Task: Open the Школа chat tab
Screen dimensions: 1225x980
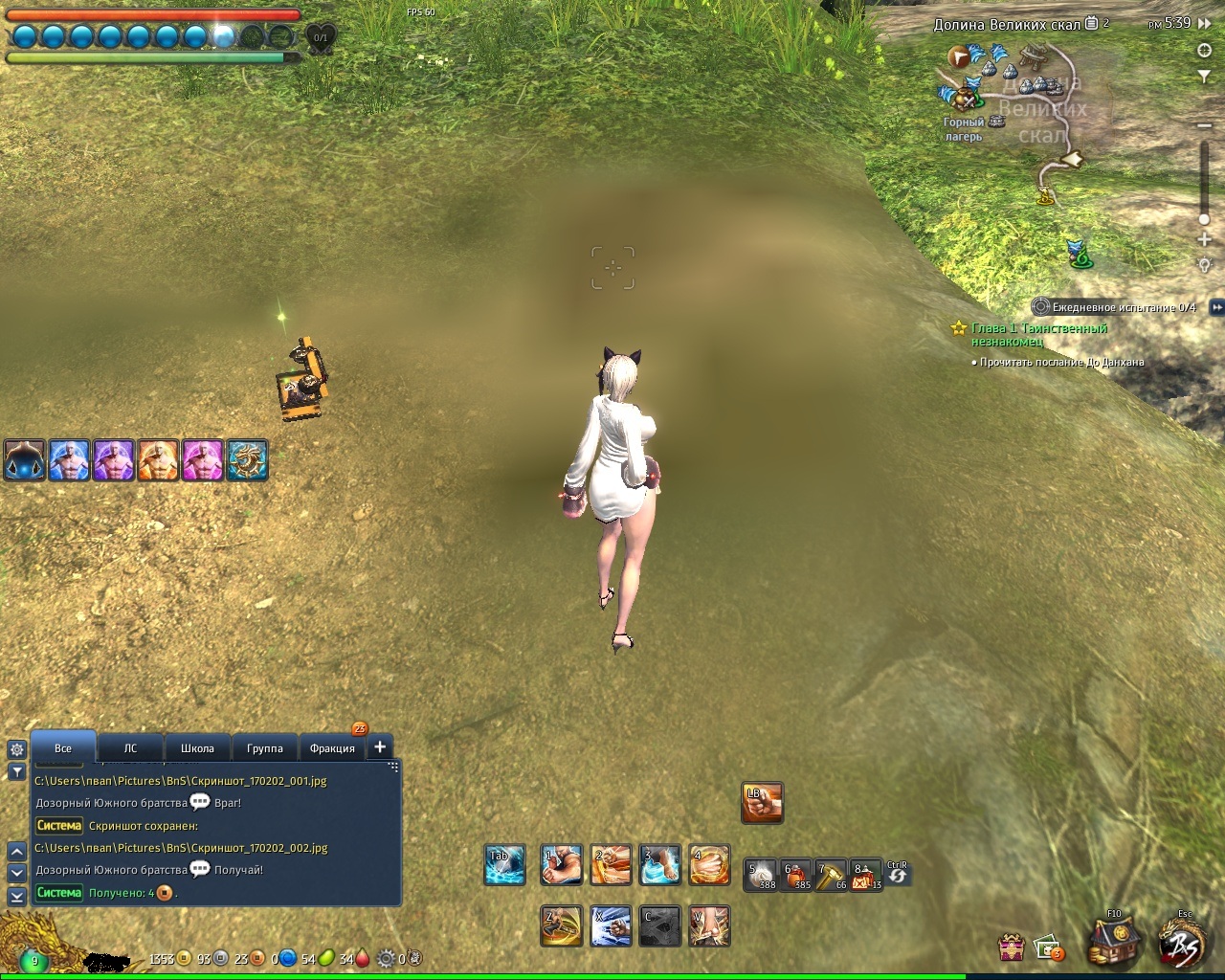Action: [x=197, y=748]
